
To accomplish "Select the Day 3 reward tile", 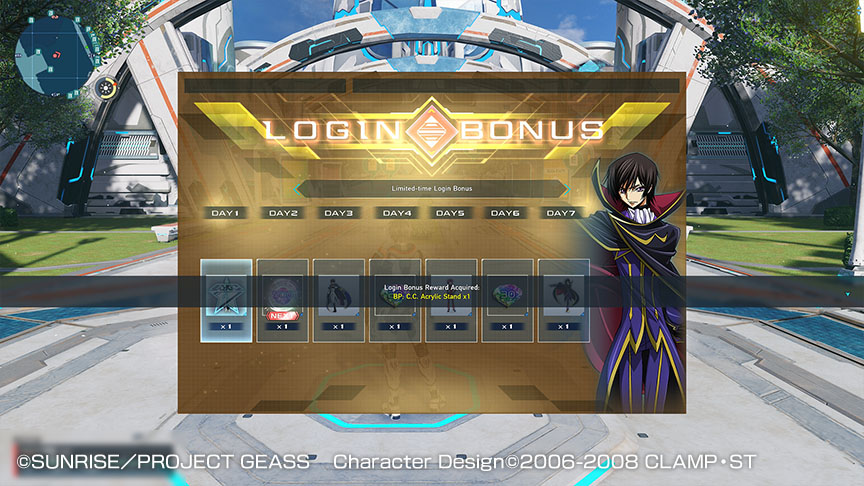I will click(x=338, y=300).
